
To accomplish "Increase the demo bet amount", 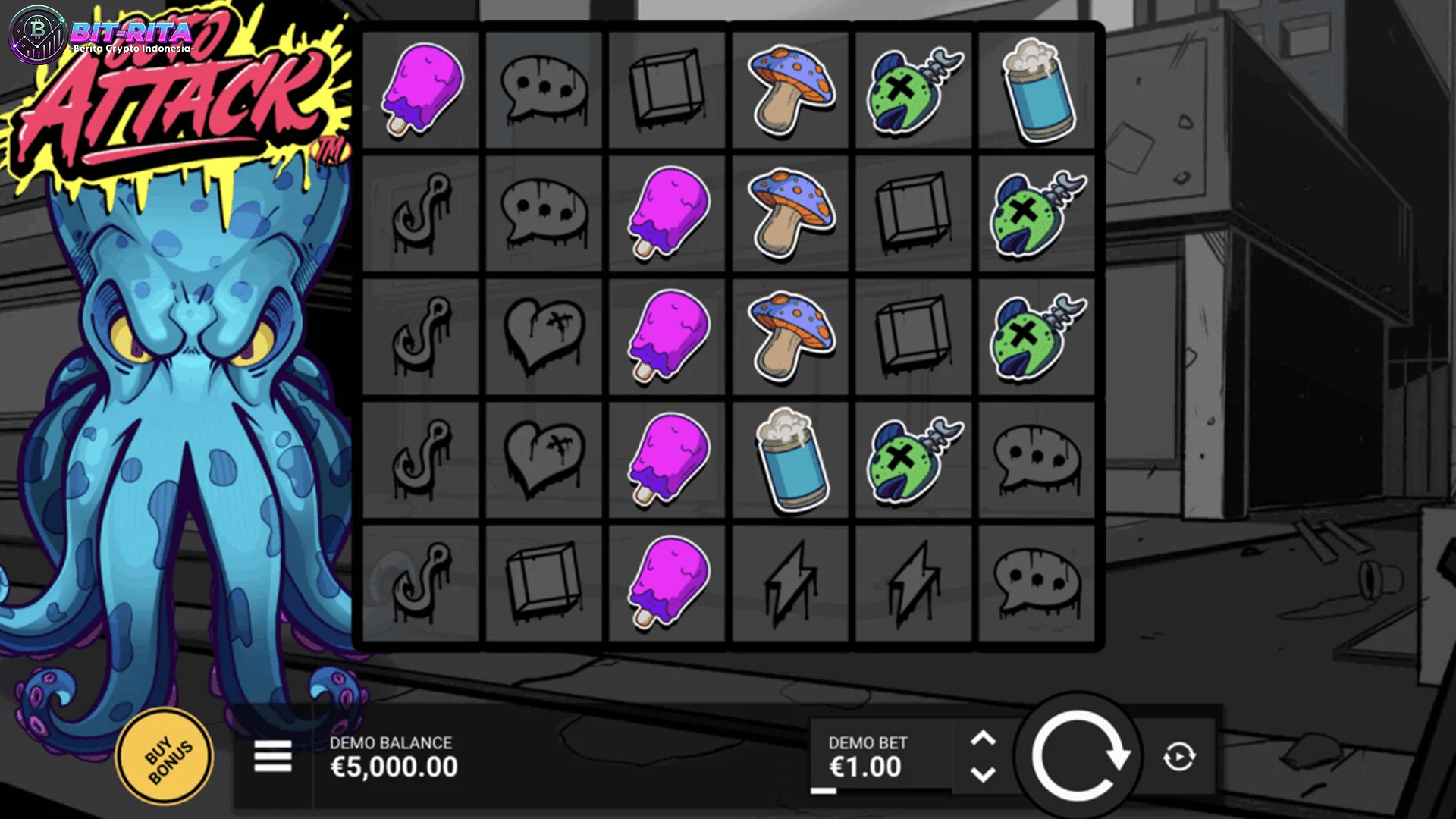I will pyautogui.click(x=983, y=738).
